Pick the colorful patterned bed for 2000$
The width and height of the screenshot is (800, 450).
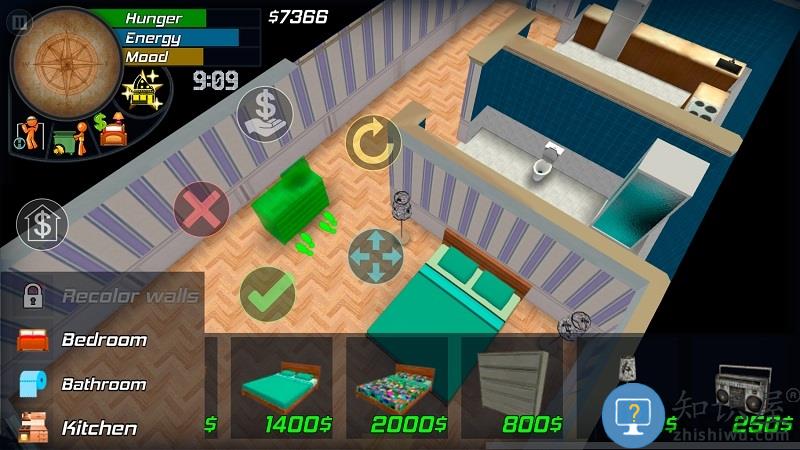(x=397, y=387)
